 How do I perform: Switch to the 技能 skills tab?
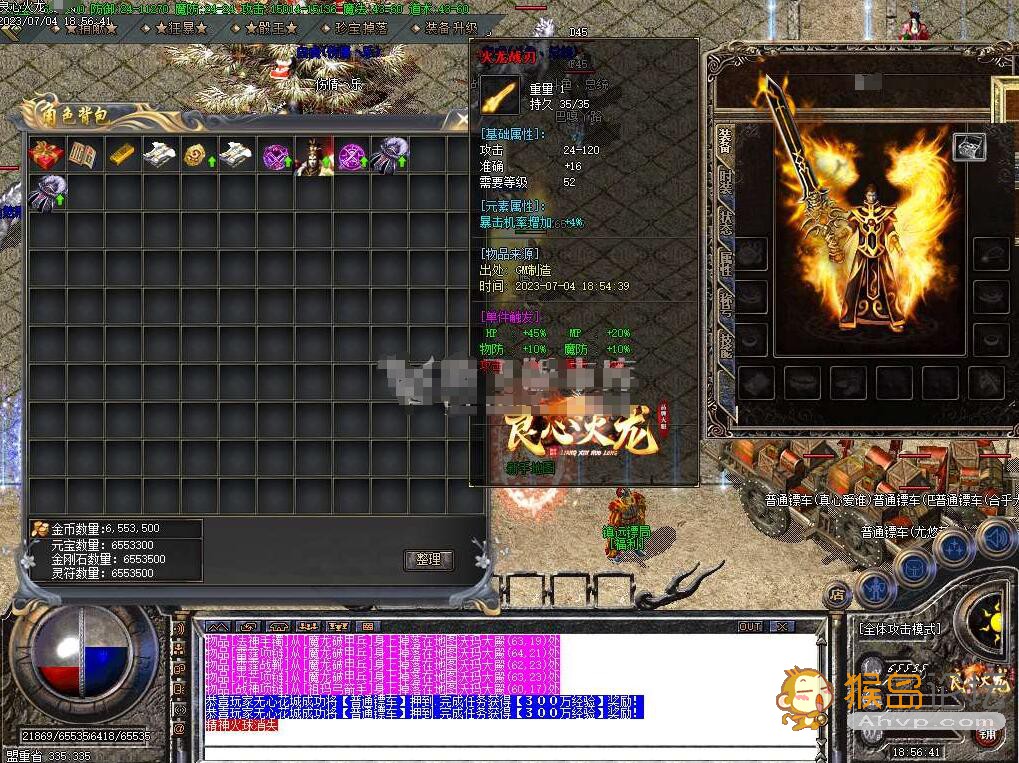point(726,344)
